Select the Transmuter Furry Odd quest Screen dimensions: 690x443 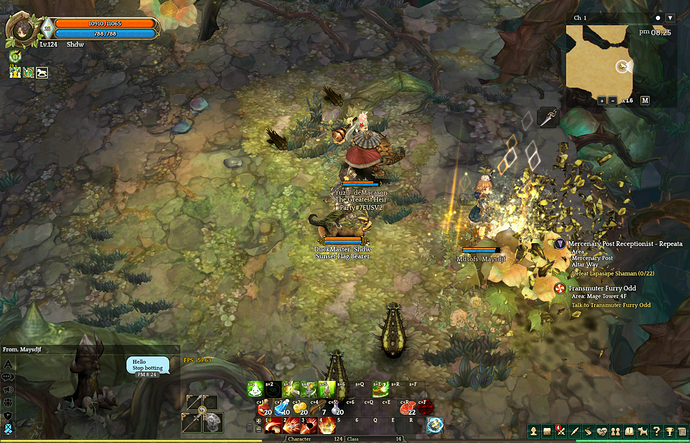pyautogui.click(x=610, y=288)
